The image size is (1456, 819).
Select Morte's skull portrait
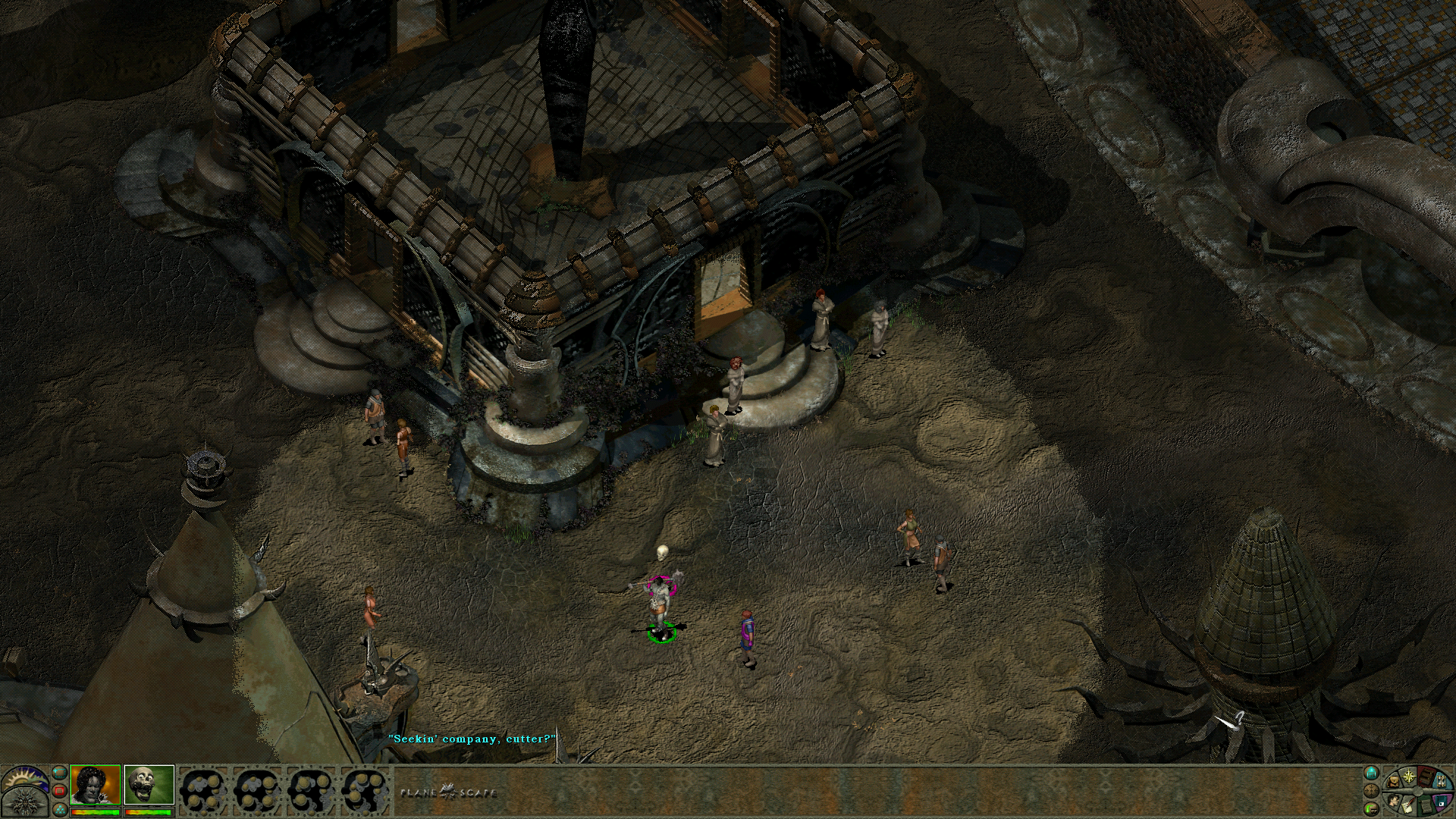(x=149, y=784)
